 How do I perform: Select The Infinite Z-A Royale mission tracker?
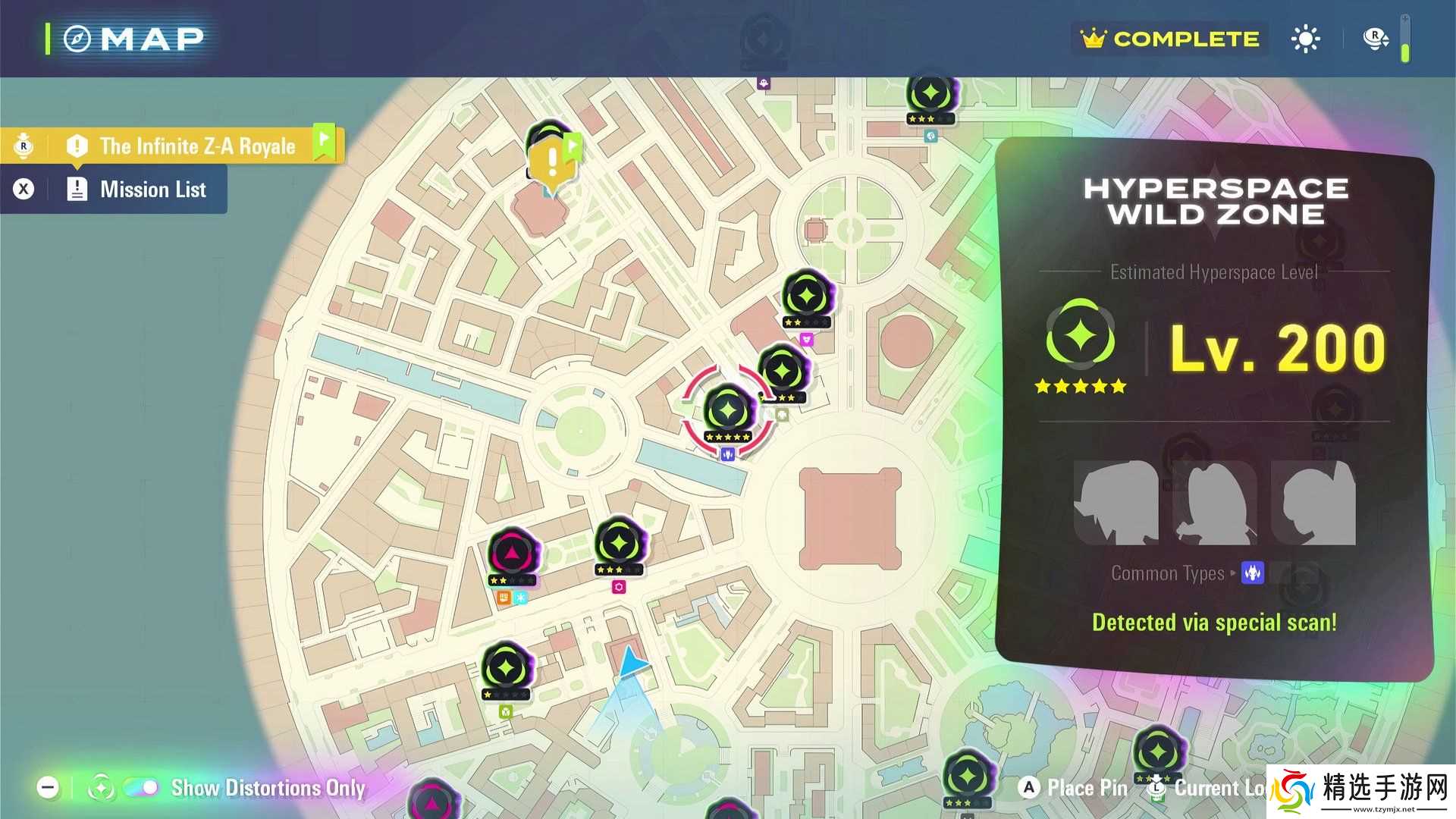point(197,146)
